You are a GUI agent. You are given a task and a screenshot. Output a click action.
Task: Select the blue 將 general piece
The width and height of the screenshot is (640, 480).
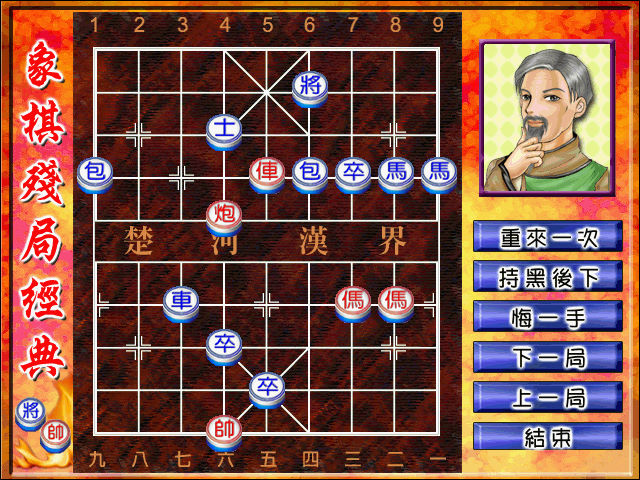(310, 87)
